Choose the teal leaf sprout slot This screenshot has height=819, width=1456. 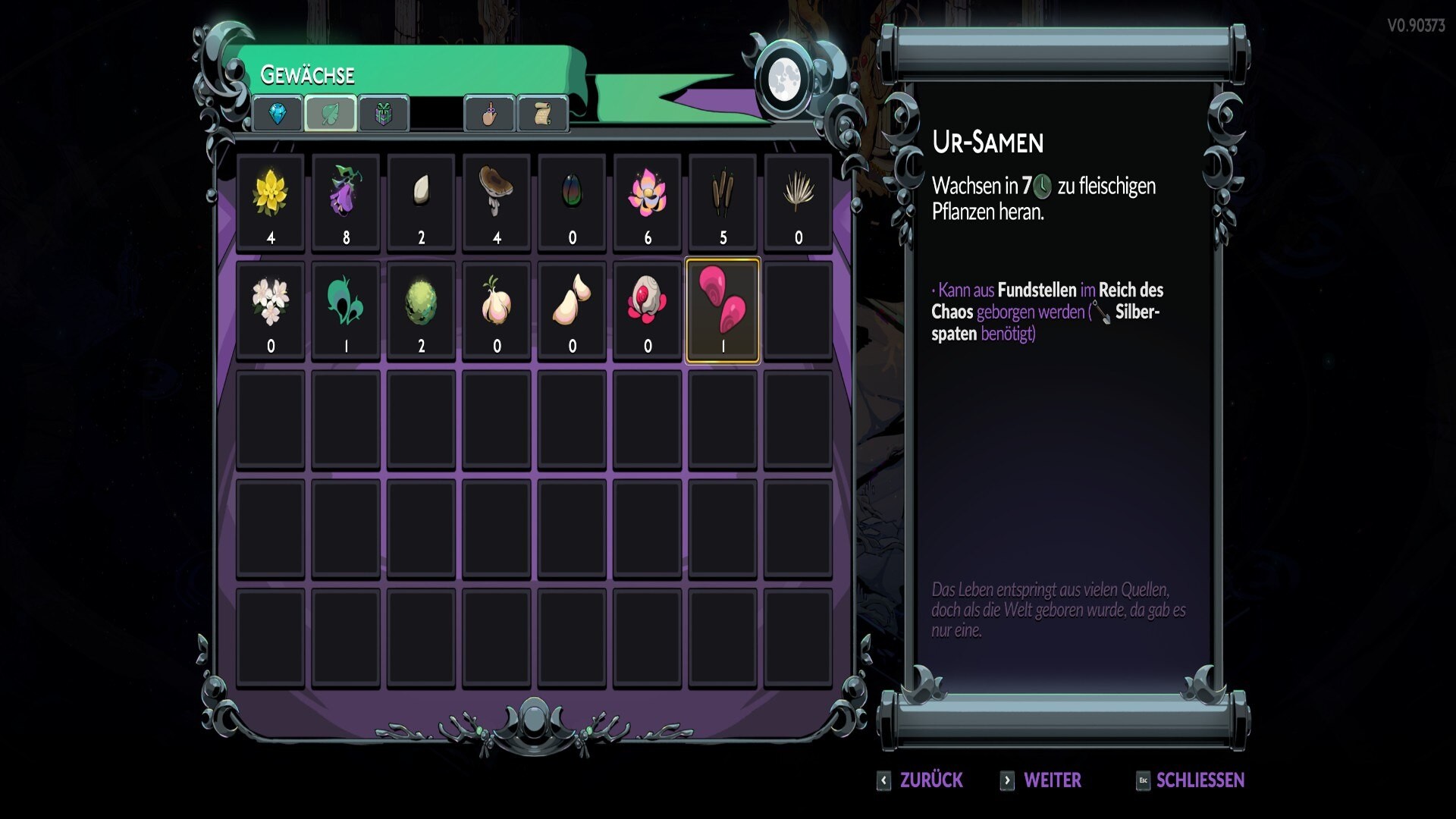point(346,311)
